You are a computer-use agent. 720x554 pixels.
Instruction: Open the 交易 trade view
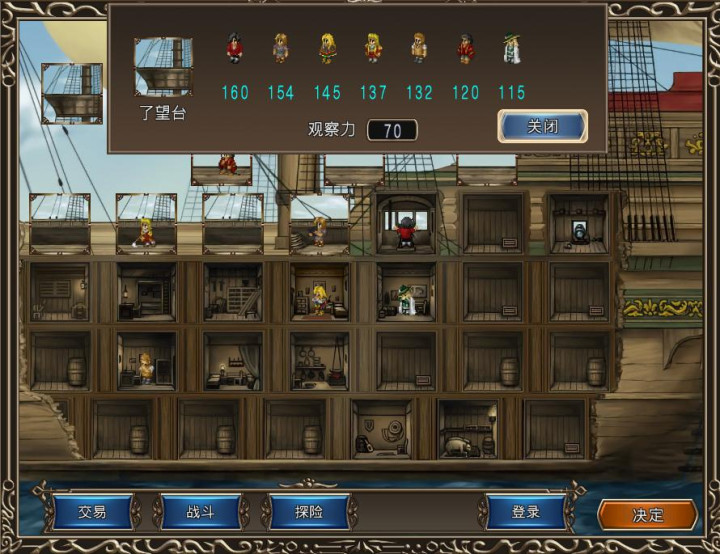(x=92, y=512)
